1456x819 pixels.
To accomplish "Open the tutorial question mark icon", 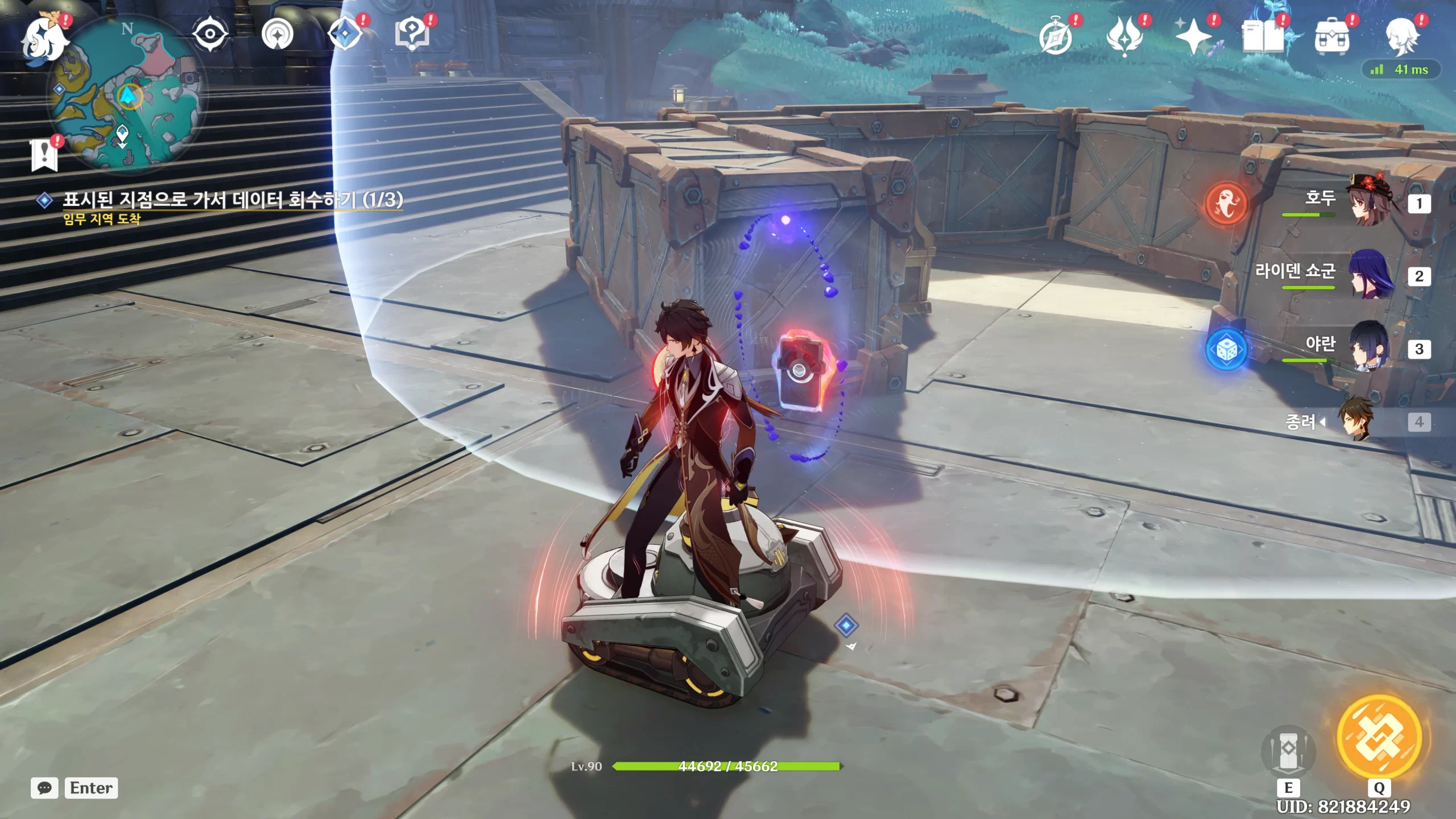I will pyautogui.click(x=412, y=34).
